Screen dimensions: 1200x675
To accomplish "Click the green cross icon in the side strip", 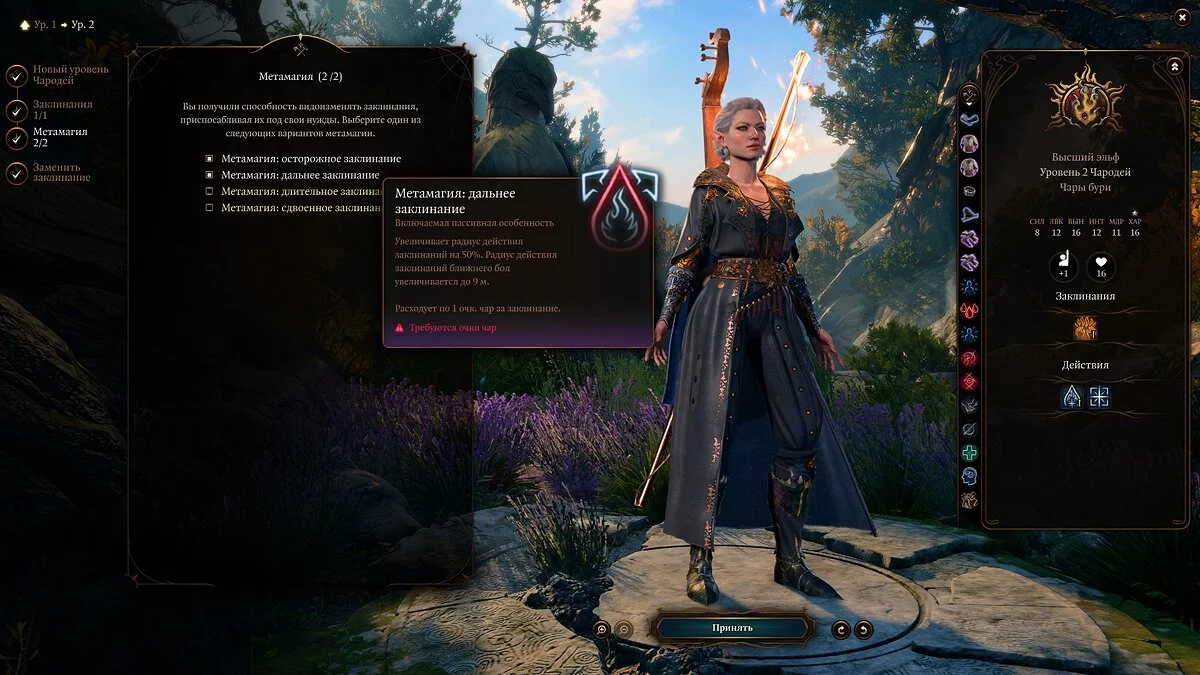I will (x=969, y=453).
